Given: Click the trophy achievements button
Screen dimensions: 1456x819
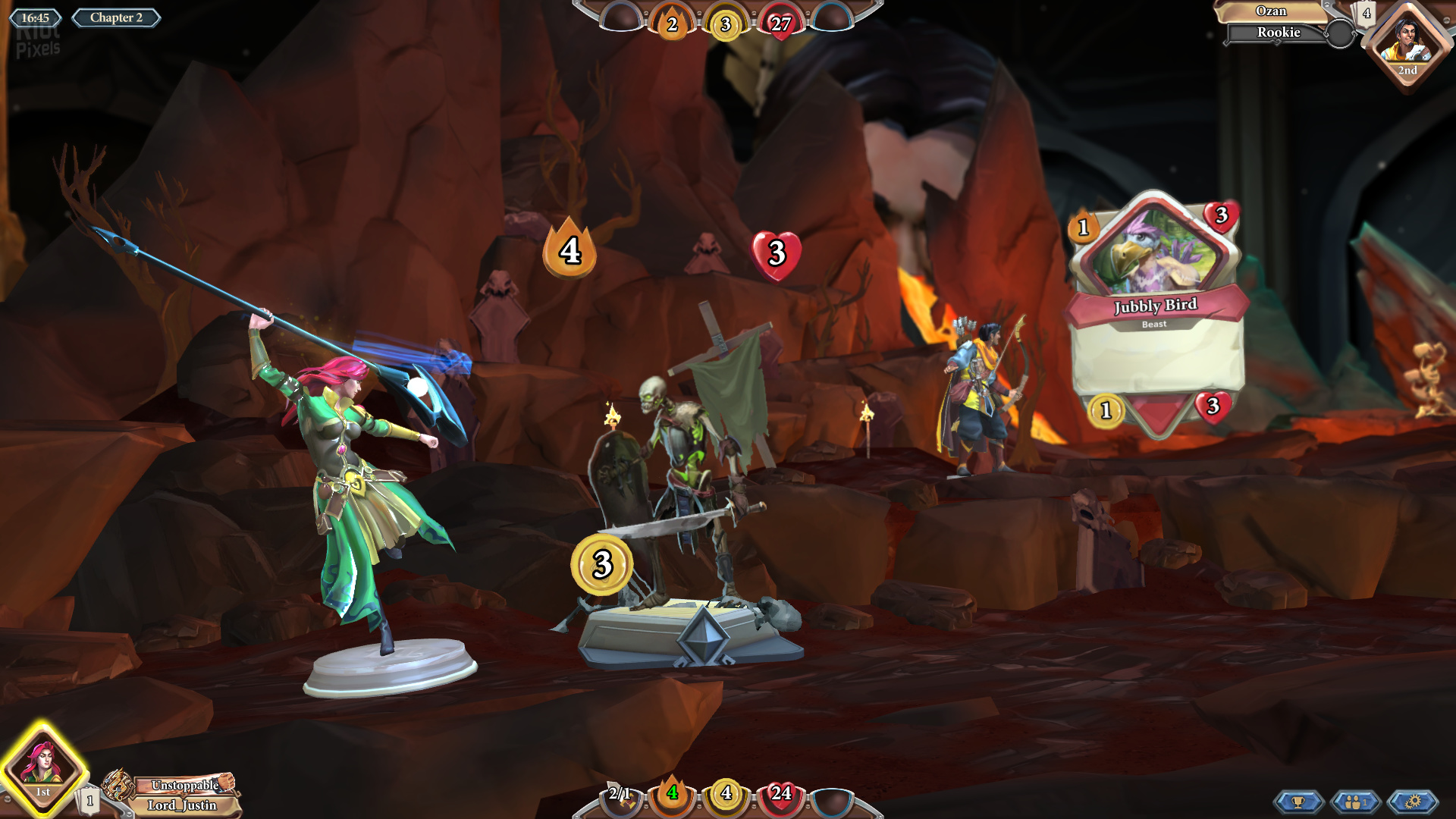Looking at the screenshot, I should [x=1298, y=802].
